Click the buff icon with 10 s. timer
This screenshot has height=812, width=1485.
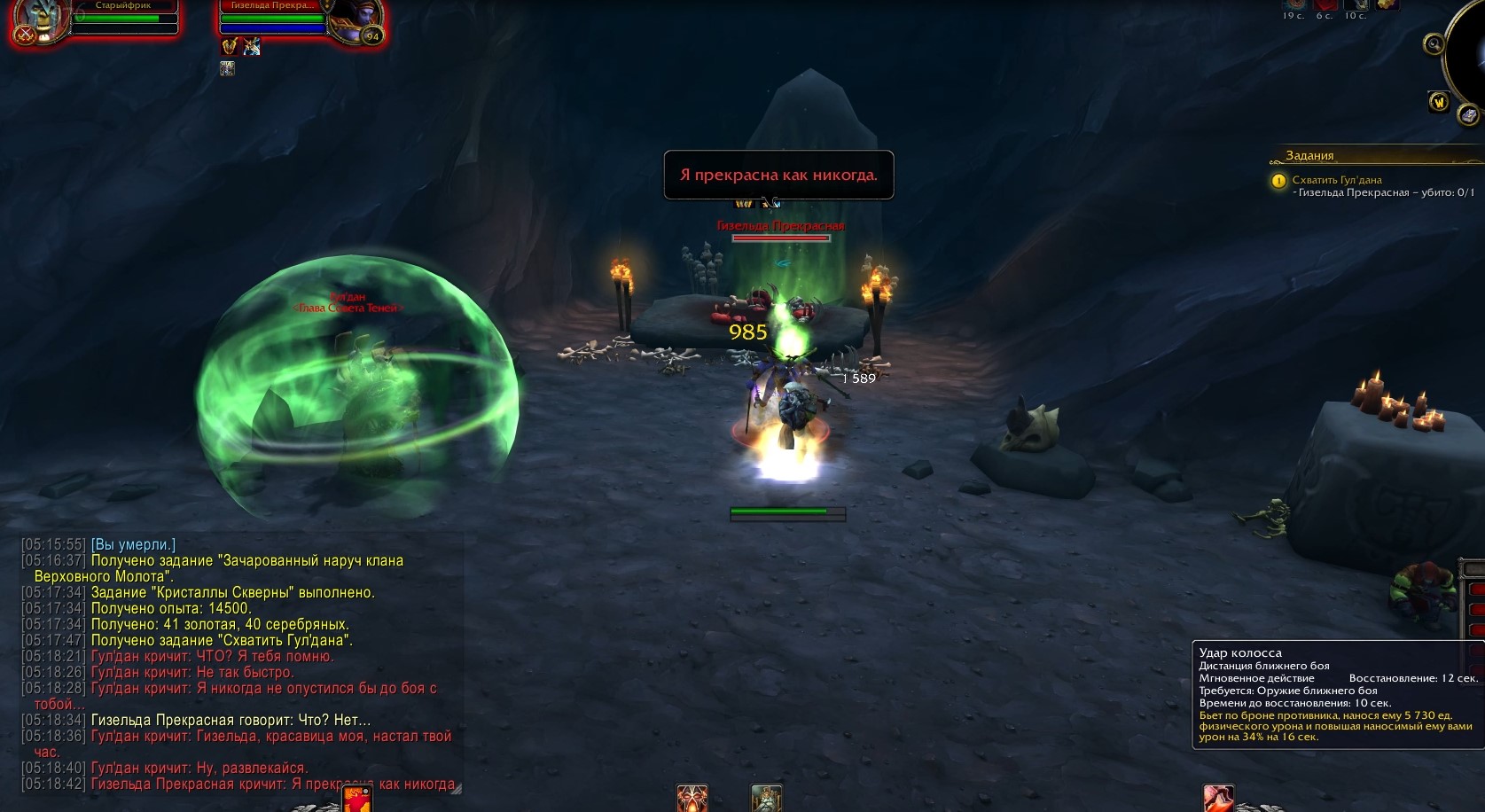(1355, 4)
